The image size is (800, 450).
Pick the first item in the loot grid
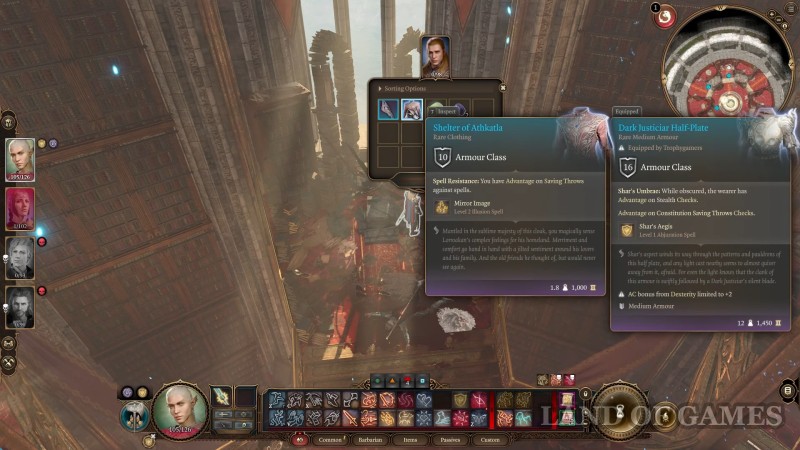point(387,109)
